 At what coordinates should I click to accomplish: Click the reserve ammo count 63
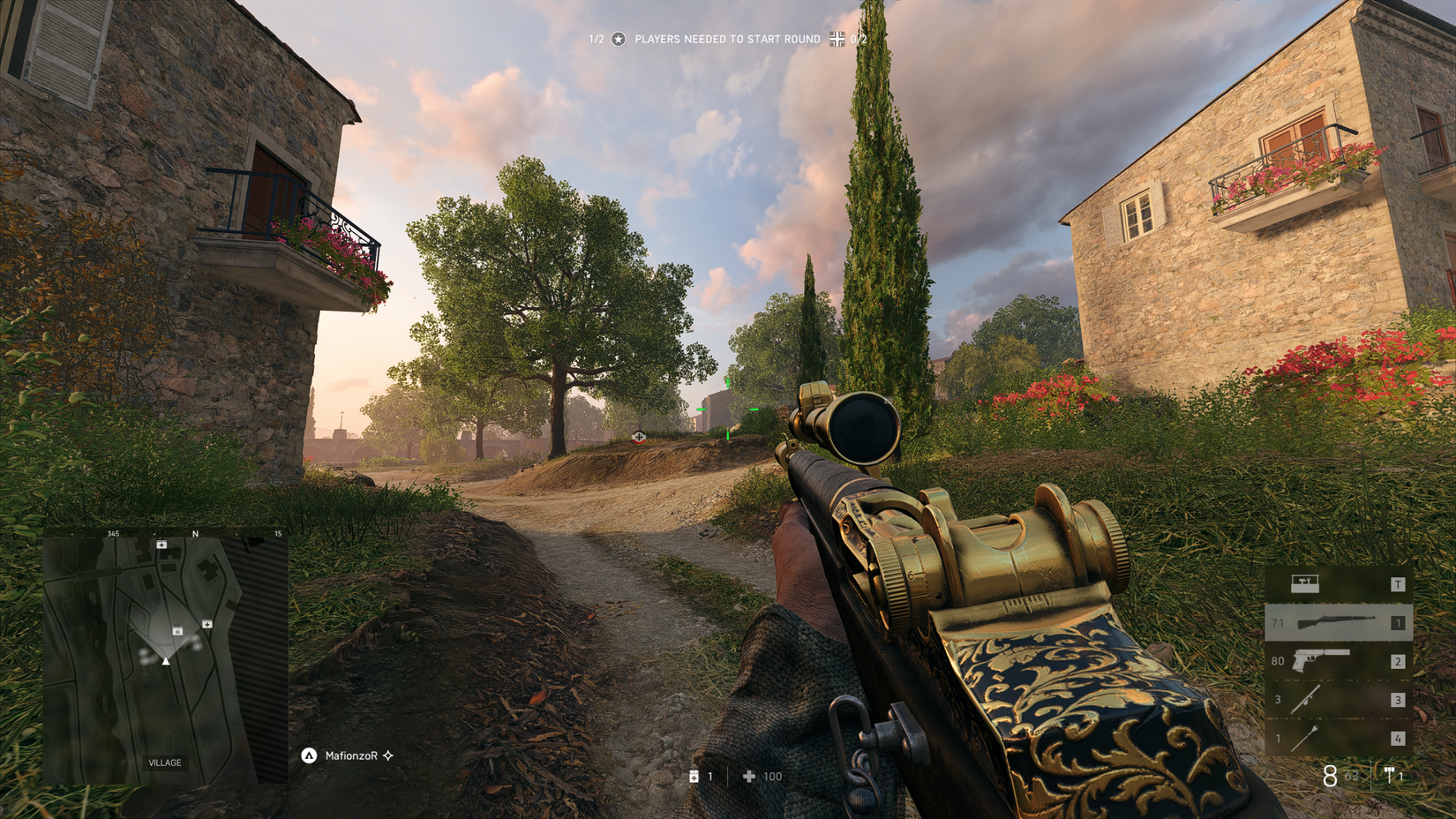(x=1351, y=776)
